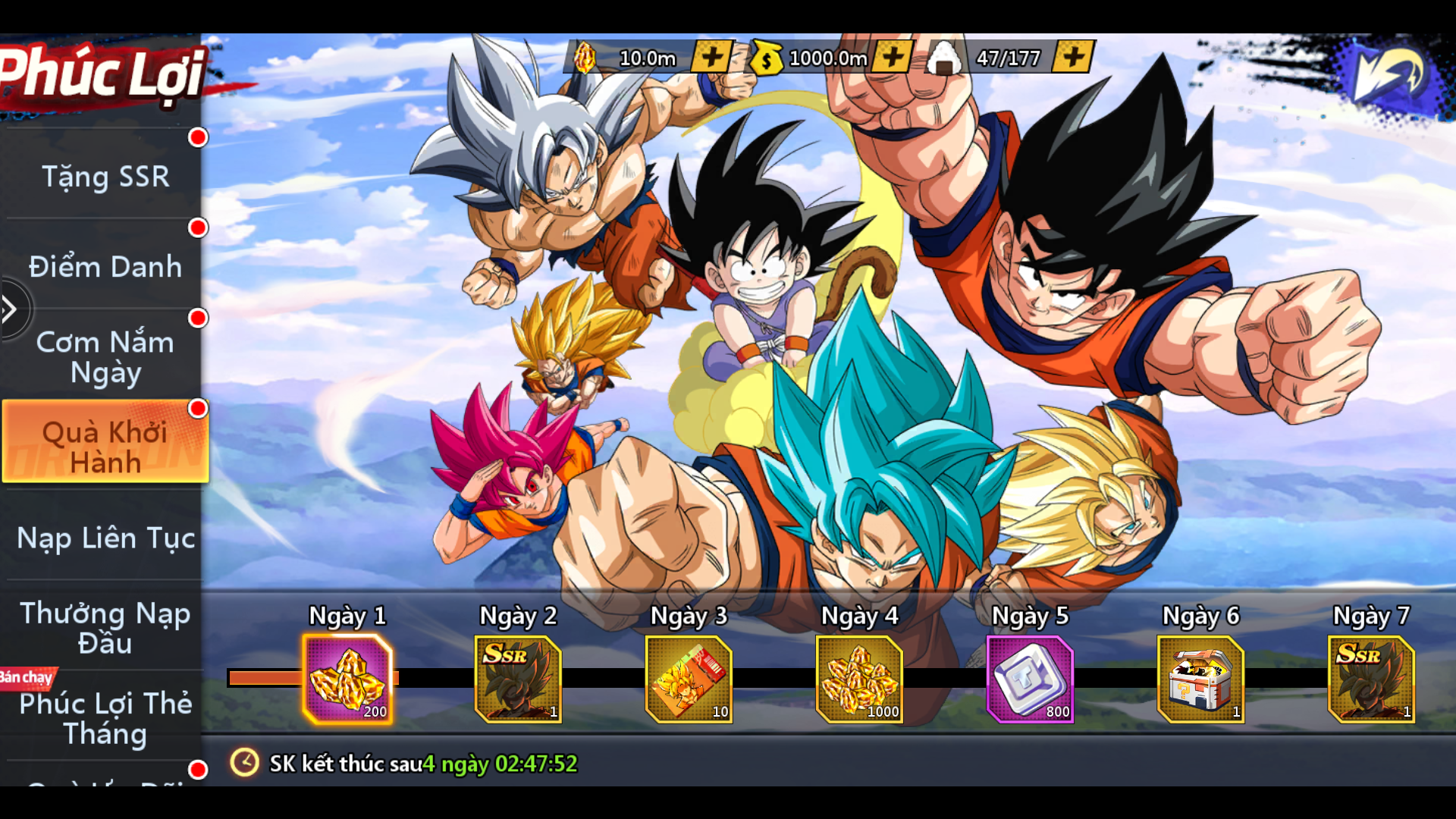View the Ngày 6 mystery box reward
Screen dimensions: 1456x819
pos(1200,679)
